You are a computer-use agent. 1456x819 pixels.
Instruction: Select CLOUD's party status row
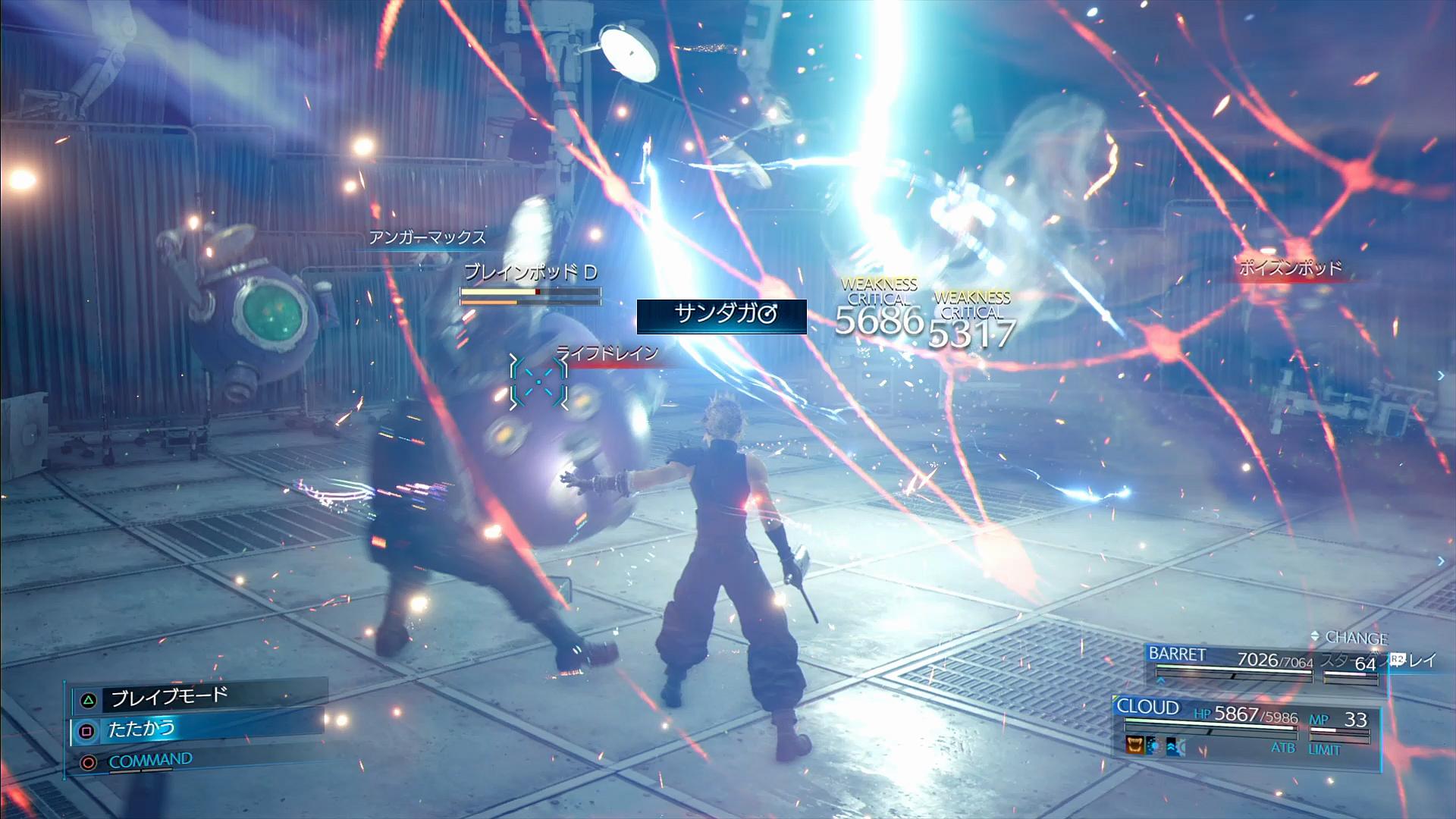pos(1244,715)
